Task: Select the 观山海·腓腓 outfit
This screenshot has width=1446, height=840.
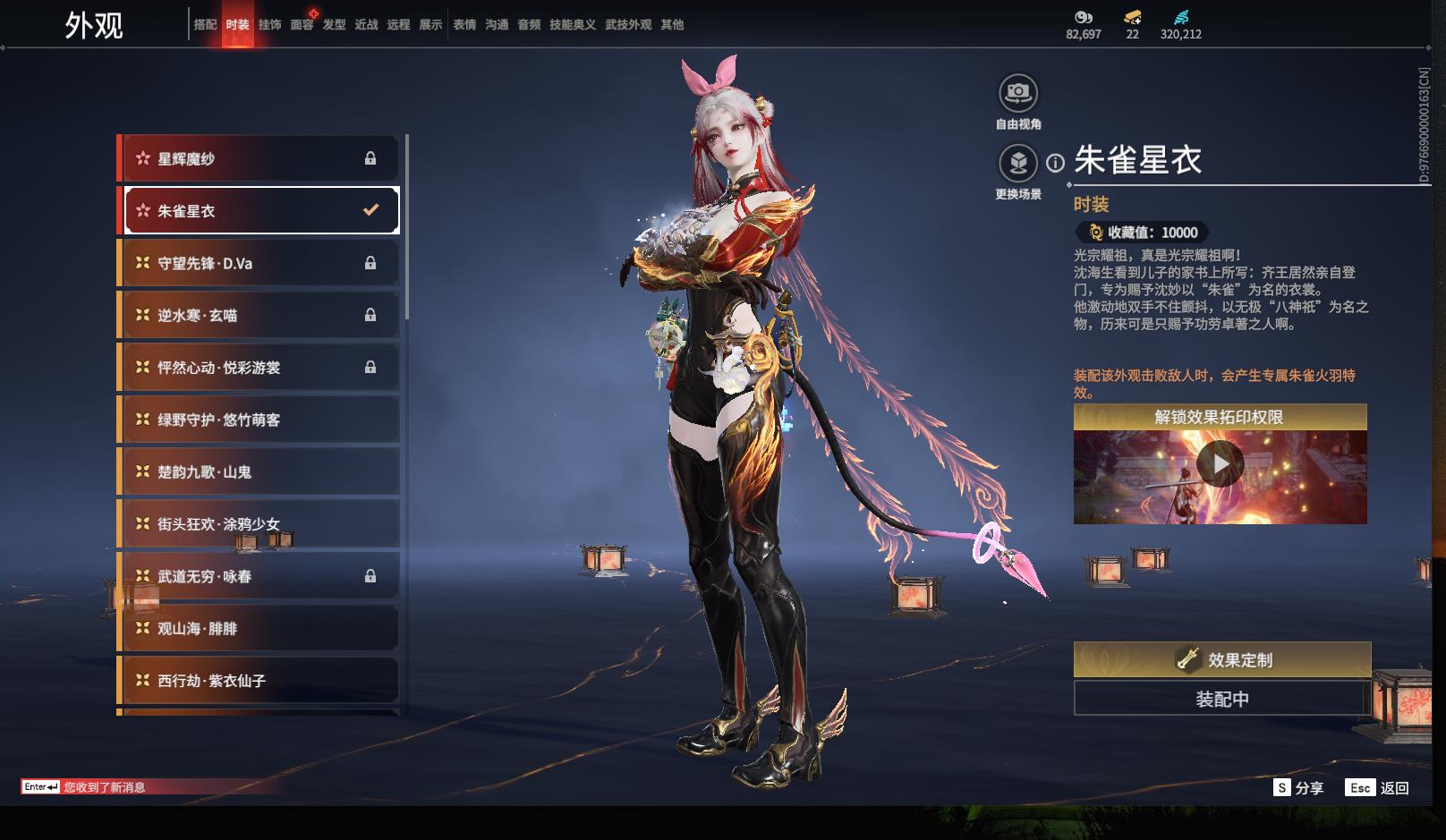Action: (x=259, y=629)
